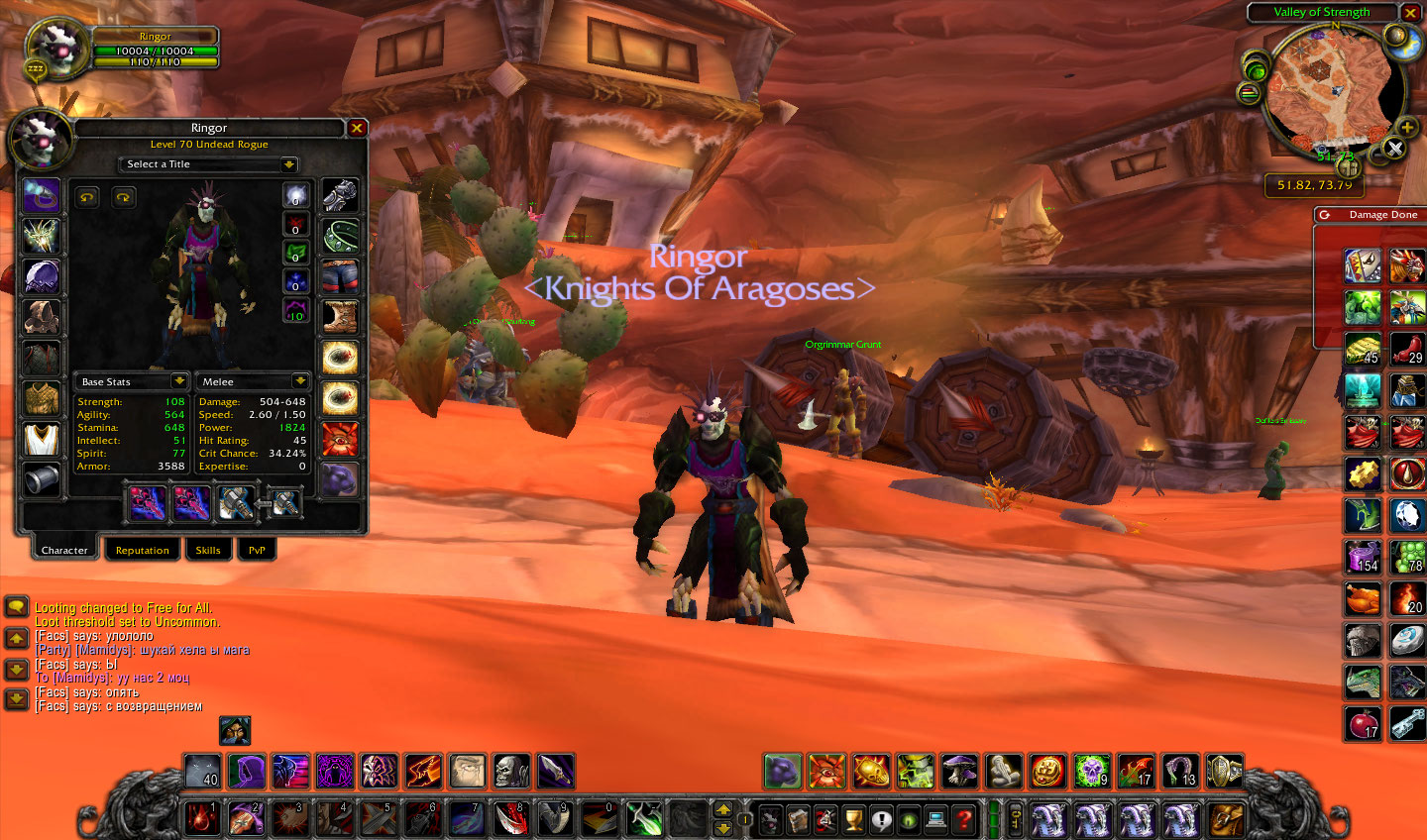Switch to the Reputation tab
Screen dimensions: 1427x840
coord(142,550)
